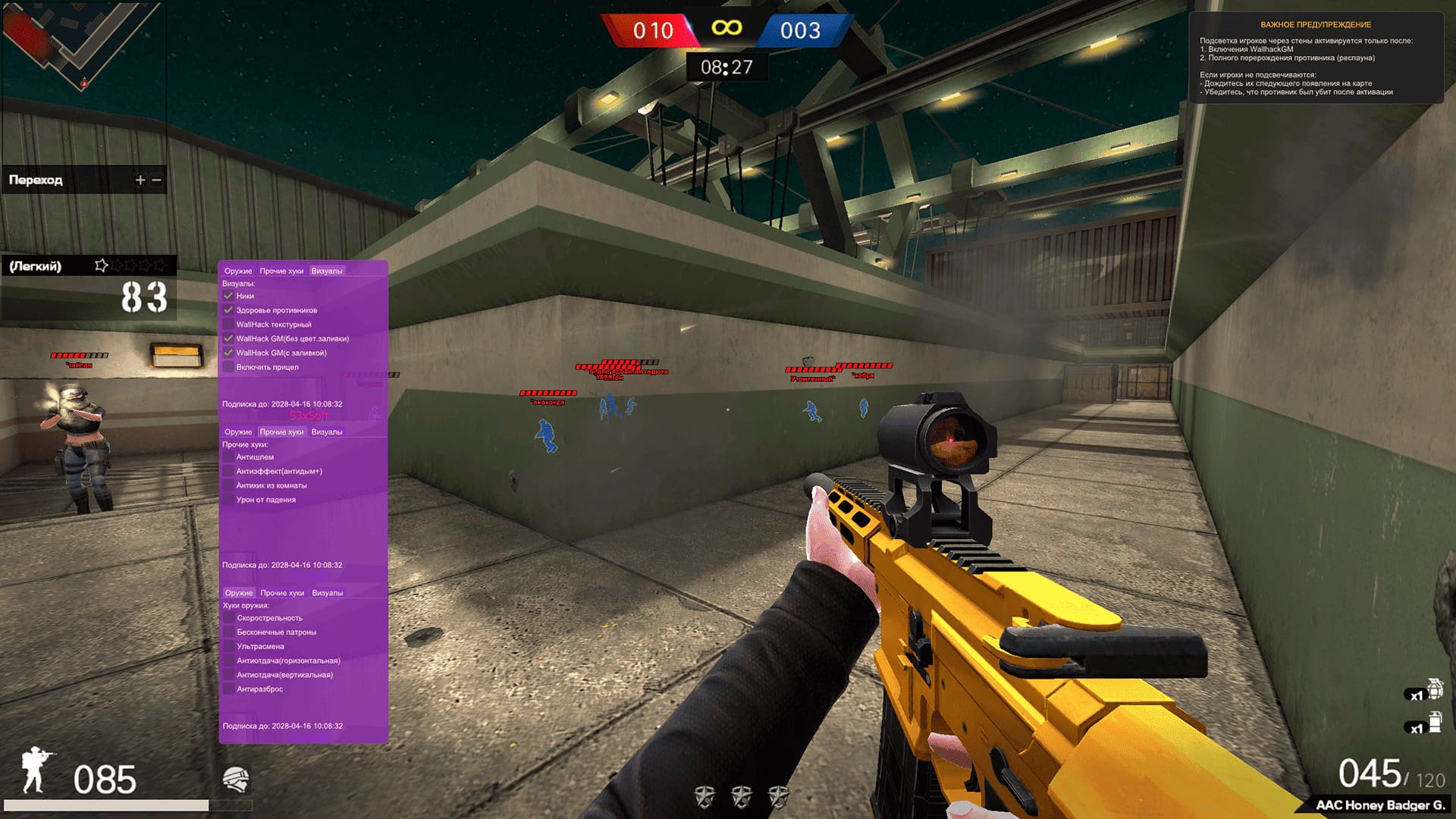This screenshot has height=819, width=1456.
Task: Enable the Скорострельность option
Action: pos(229,618)
